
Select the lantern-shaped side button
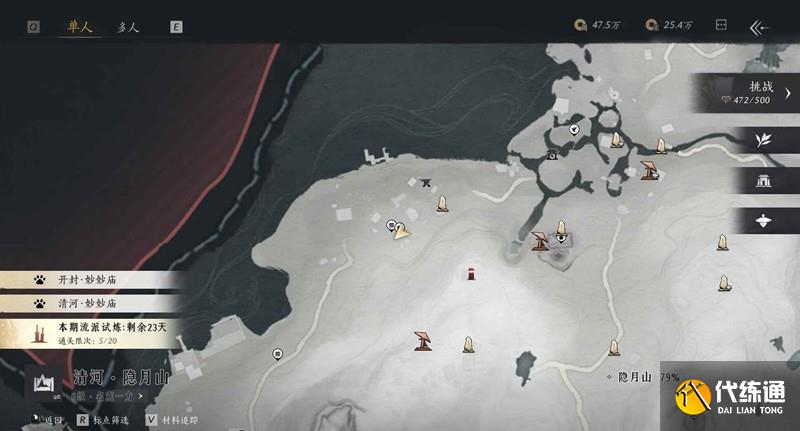[765, 221]
